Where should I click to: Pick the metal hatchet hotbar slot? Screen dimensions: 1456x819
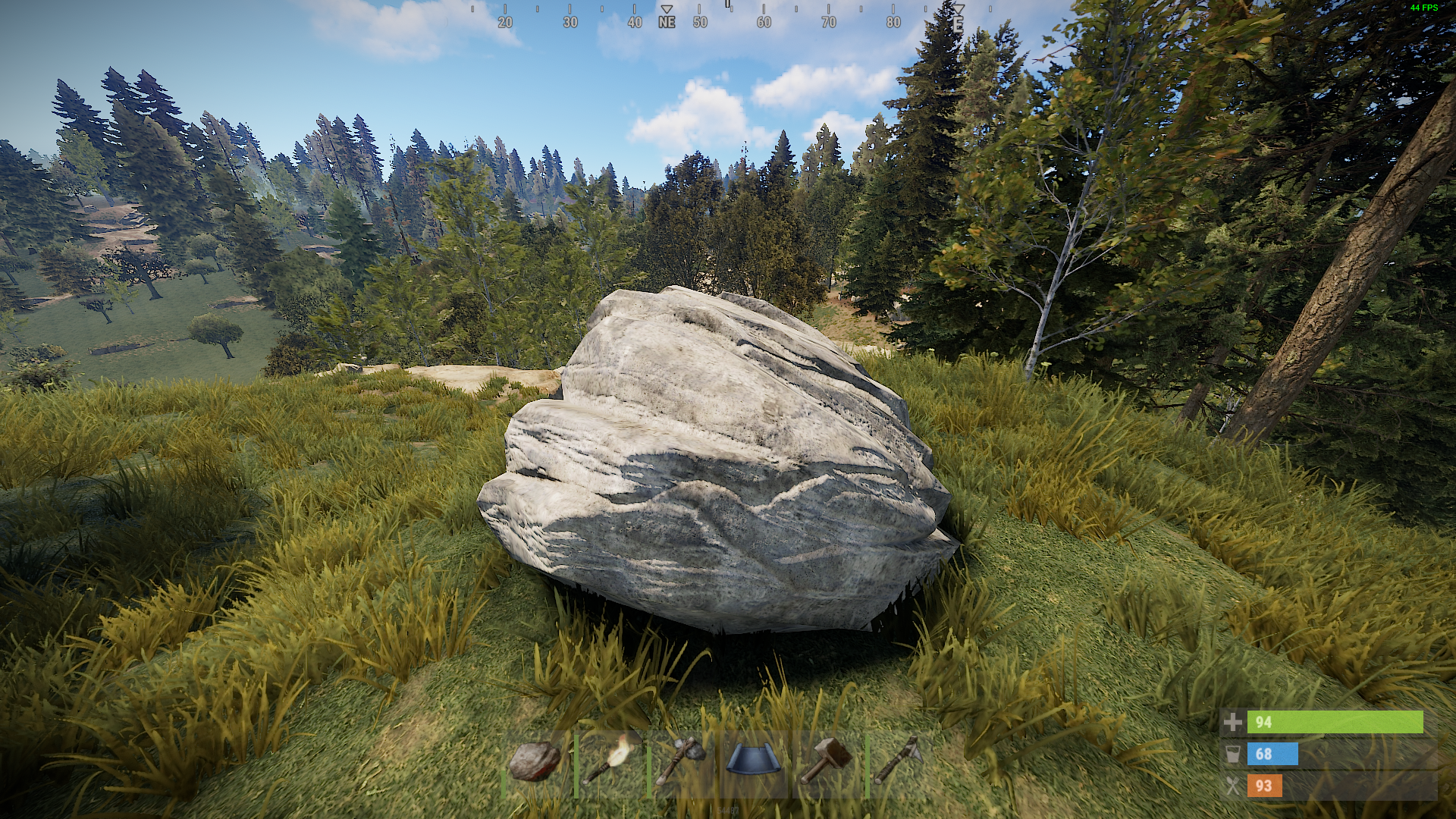coord(899,761)
